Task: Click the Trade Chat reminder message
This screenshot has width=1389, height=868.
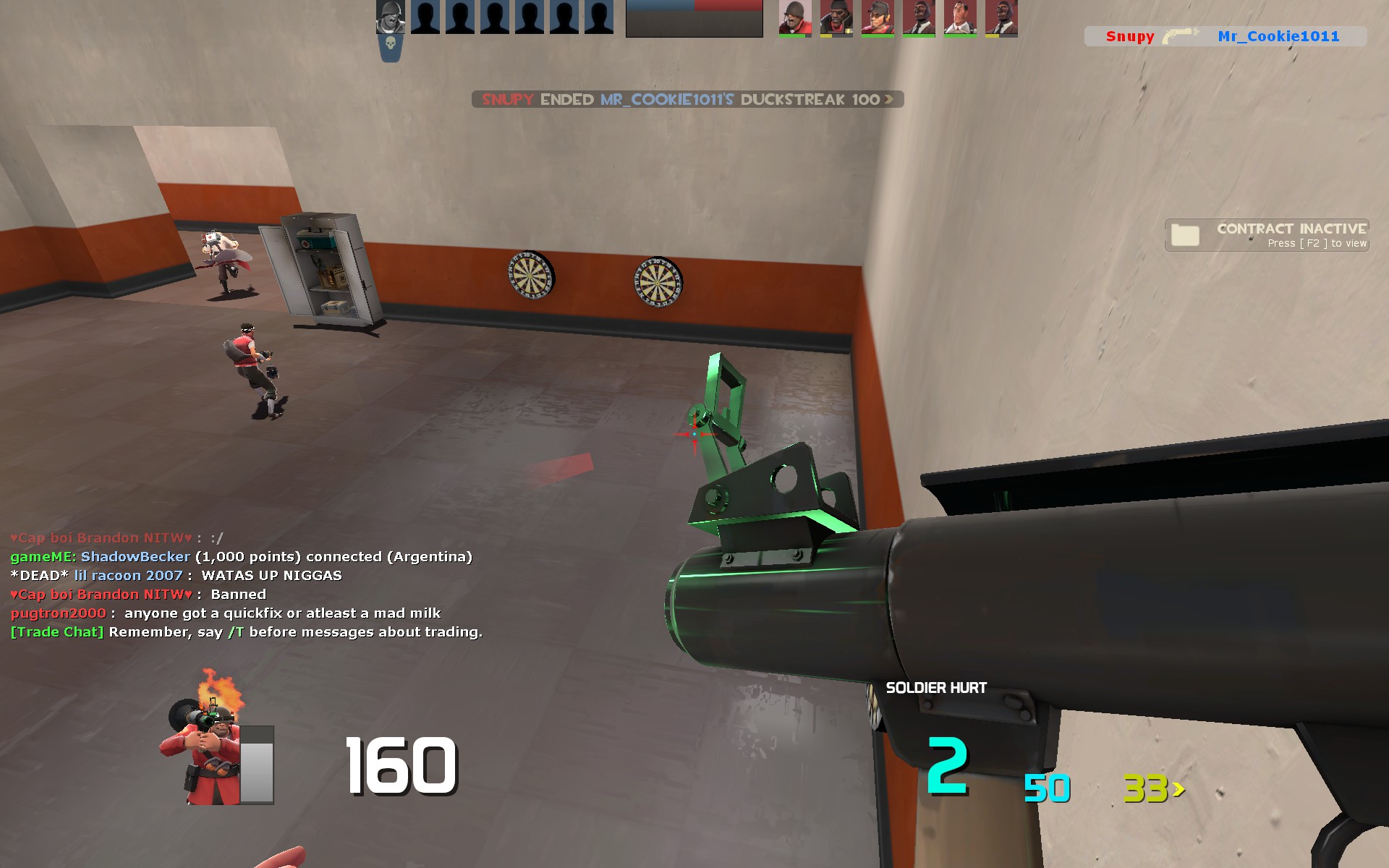Action: (246, 632)
